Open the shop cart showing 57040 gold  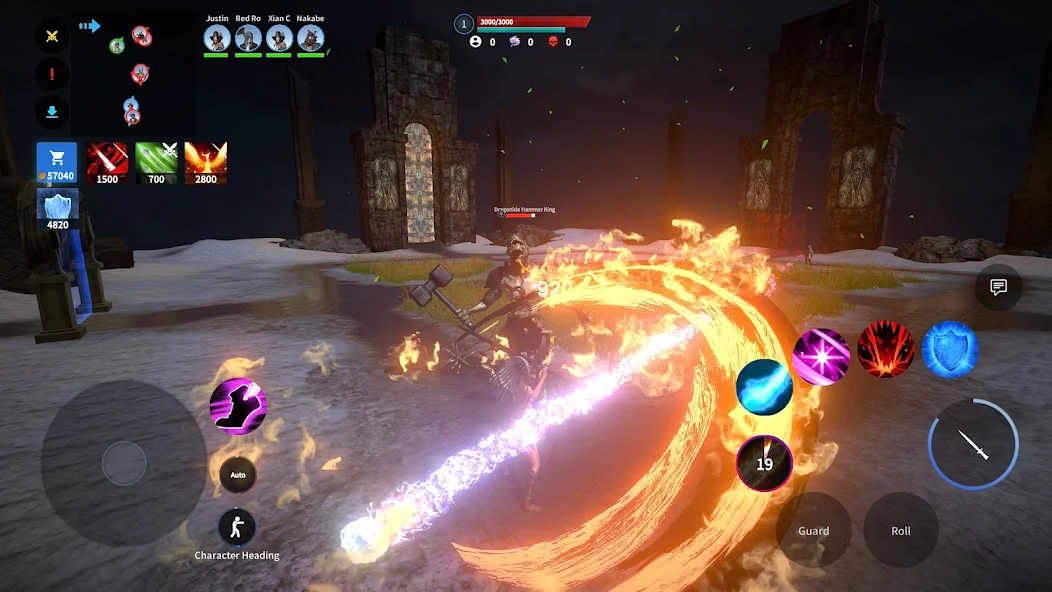56,163
